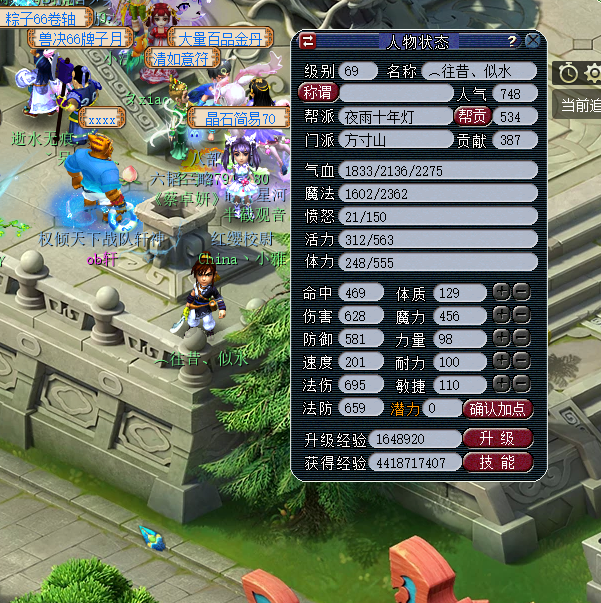
Task: Increase 耐力 by one point
Action: coord(501,361)
